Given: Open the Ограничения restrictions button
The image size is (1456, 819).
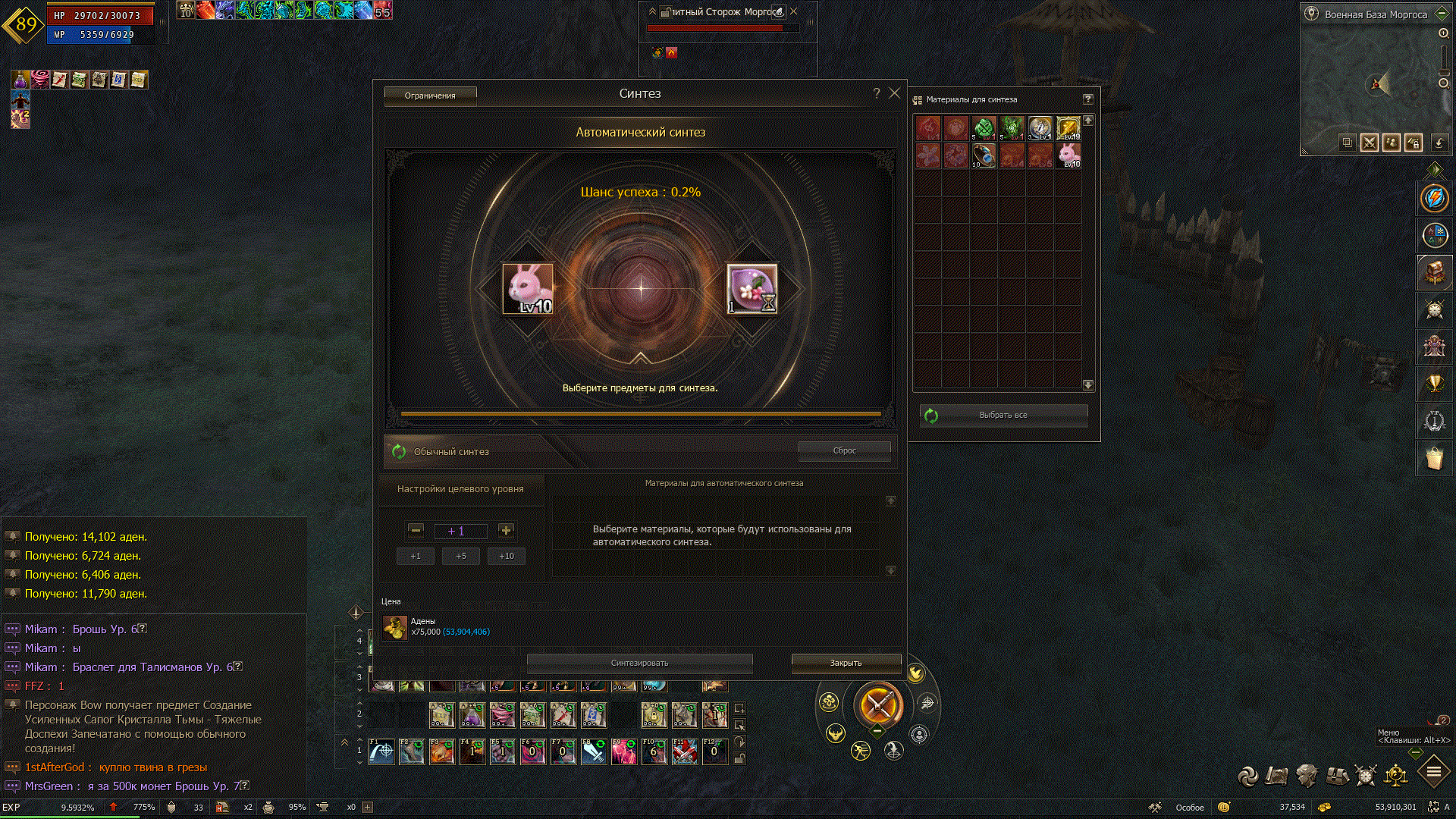Looking at the screenshot, I should point(430,96).
